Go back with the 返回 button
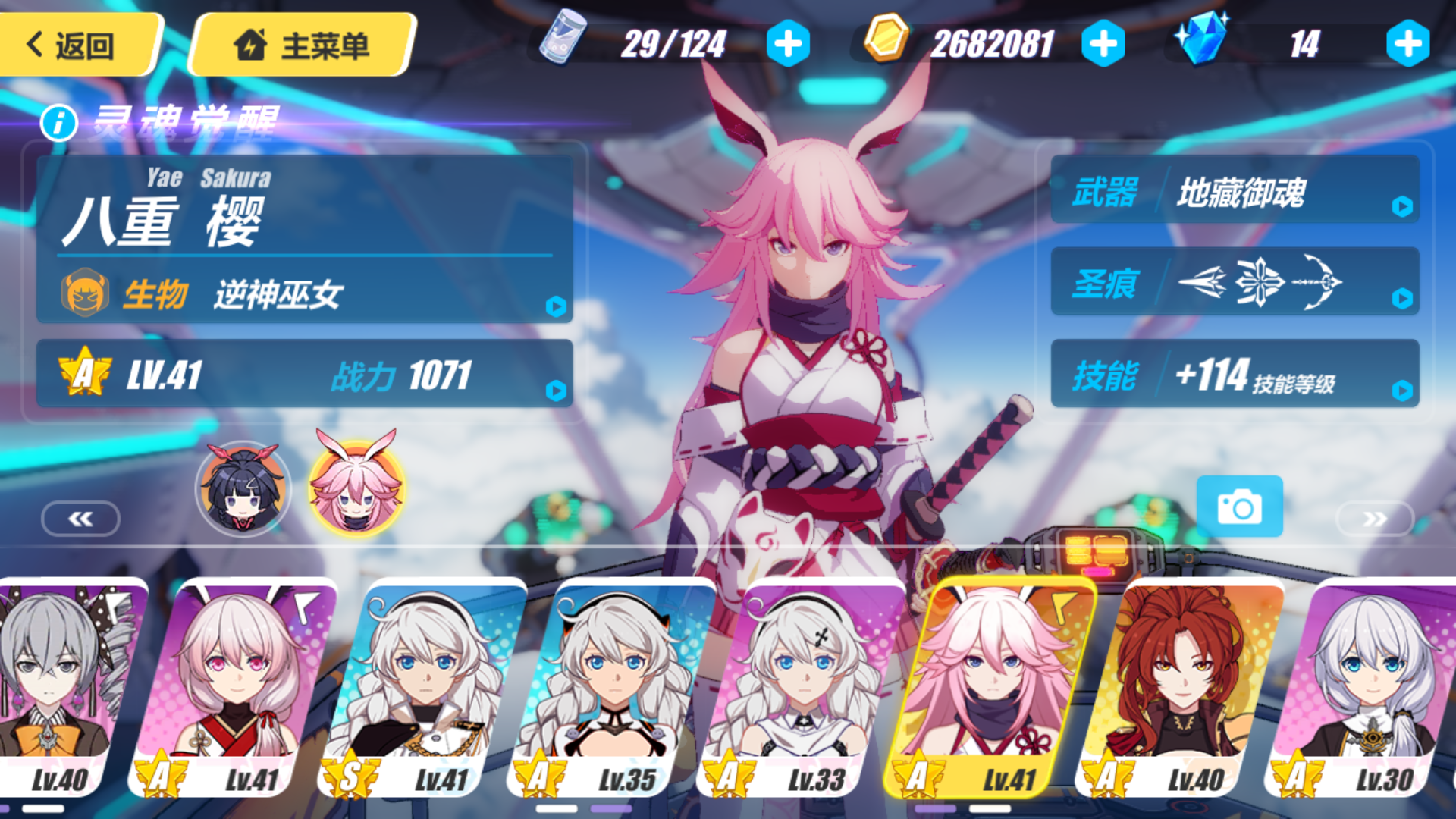Viewport: 1456px width, 819px height. [80, 43]
